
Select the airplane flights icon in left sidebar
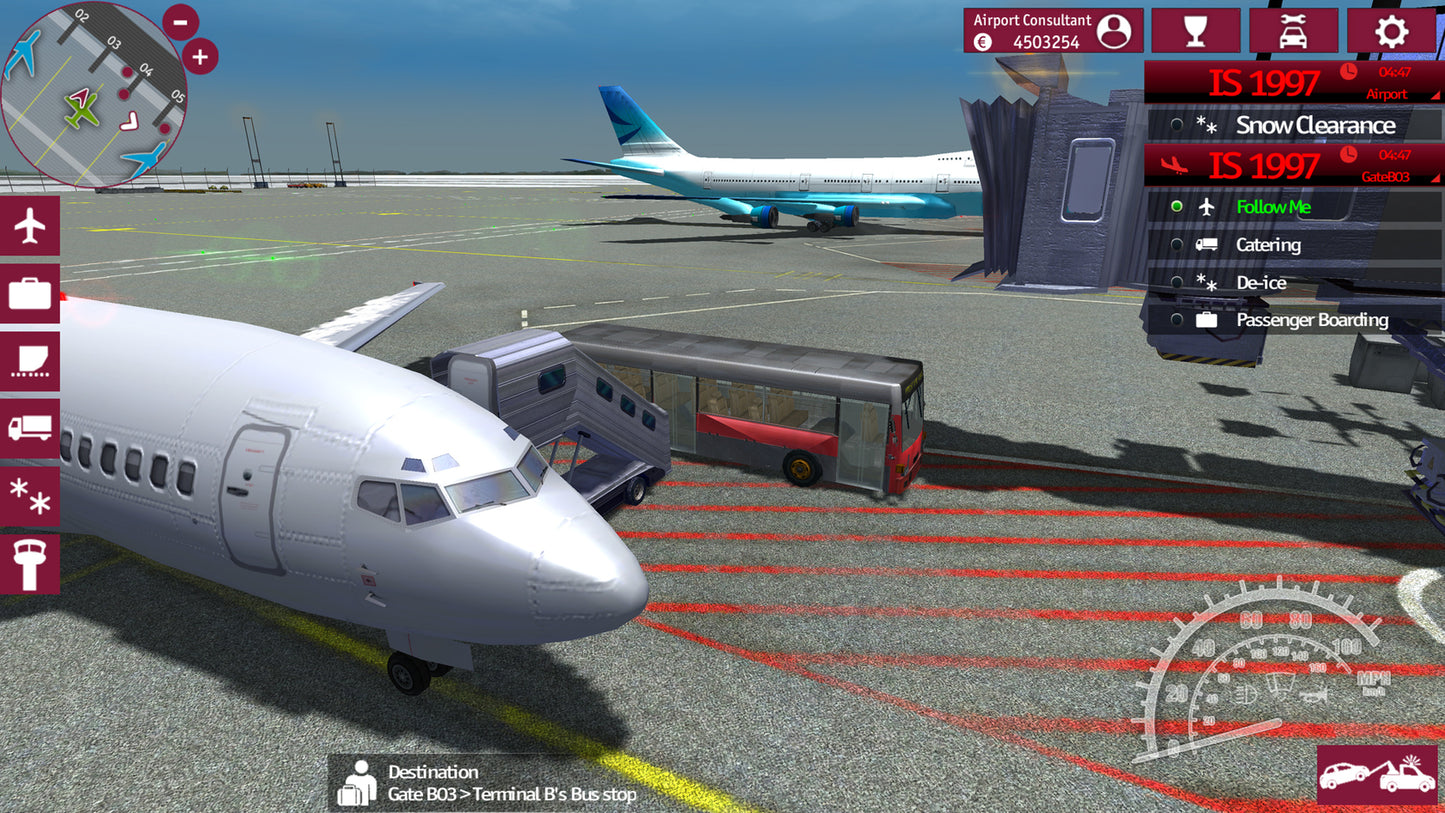(30, 224)
